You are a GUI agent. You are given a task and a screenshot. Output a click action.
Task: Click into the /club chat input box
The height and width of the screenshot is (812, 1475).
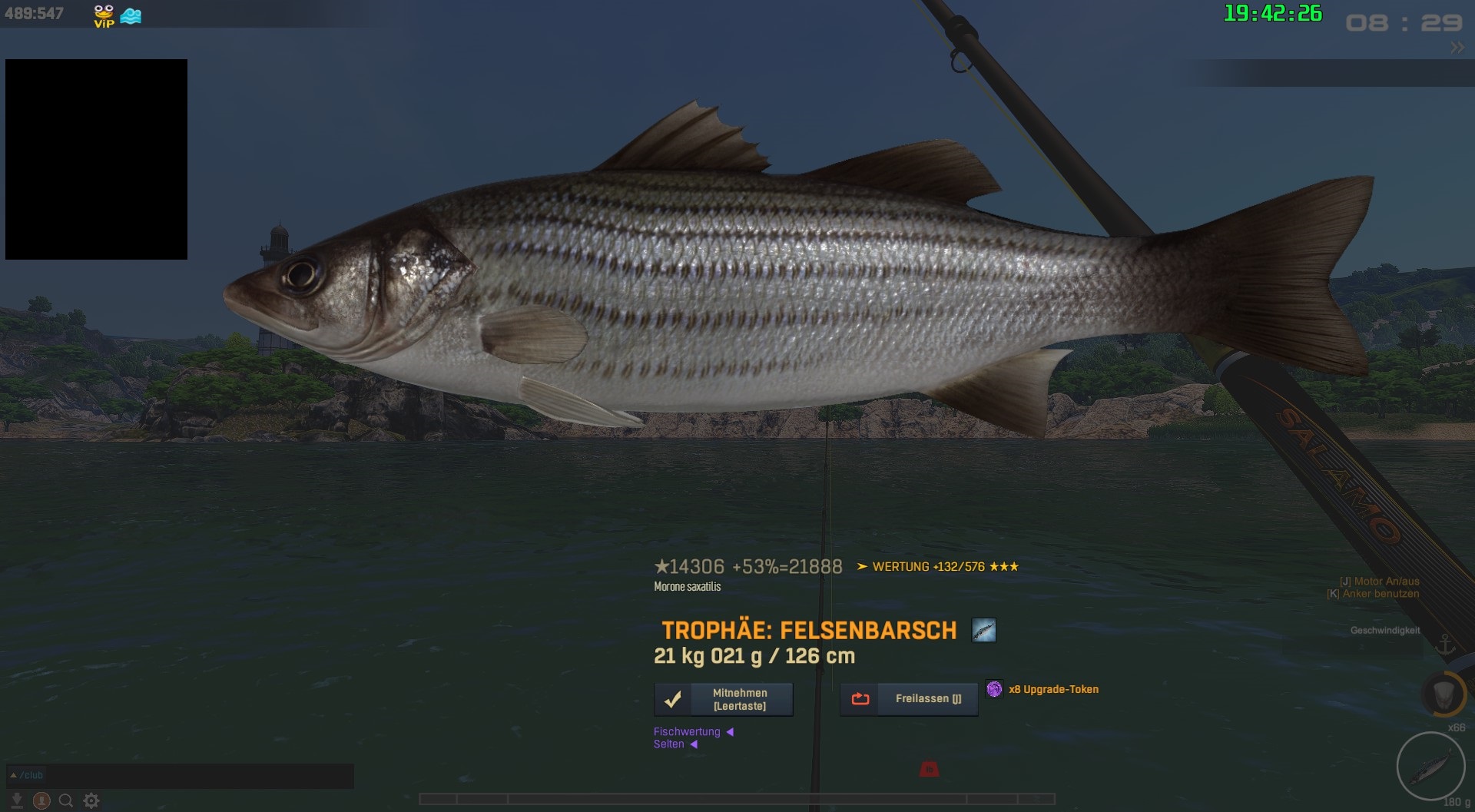tap(192, 776)
